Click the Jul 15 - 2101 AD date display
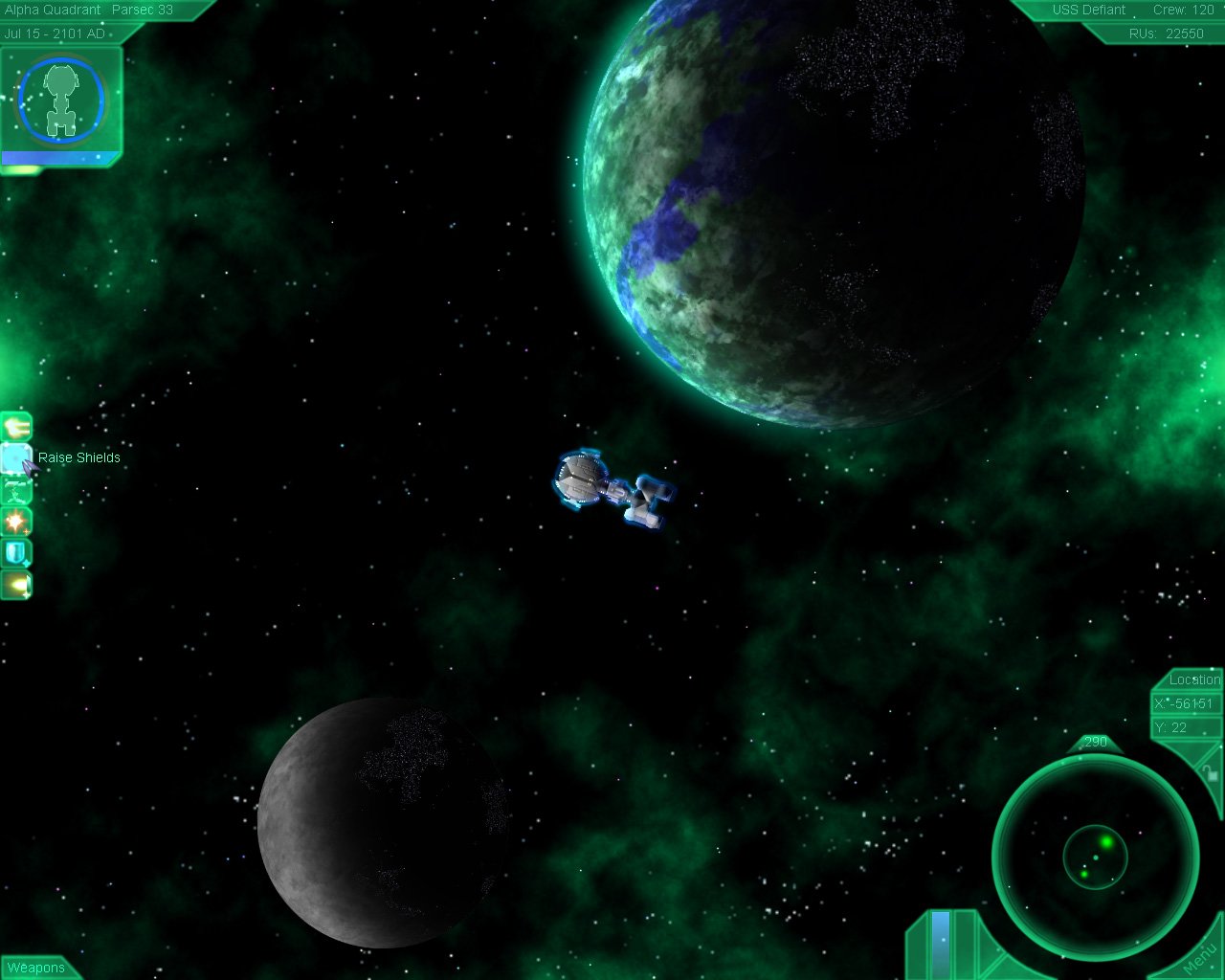Image resolution: width=1225 pixels, height=980 pixels. click(x=56, y=32)
